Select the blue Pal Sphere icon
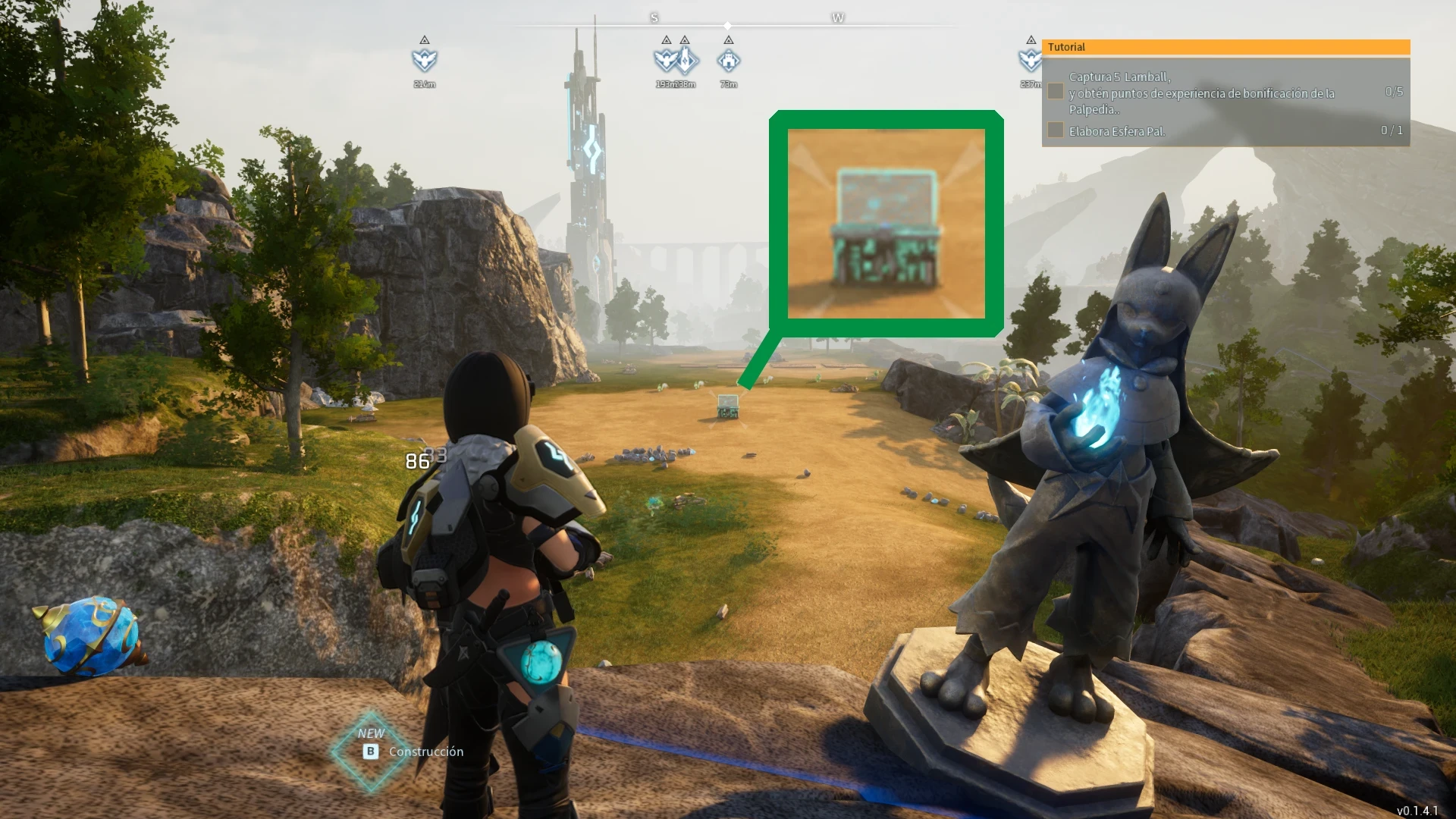 pyautogui.click(x=91, y=635)
